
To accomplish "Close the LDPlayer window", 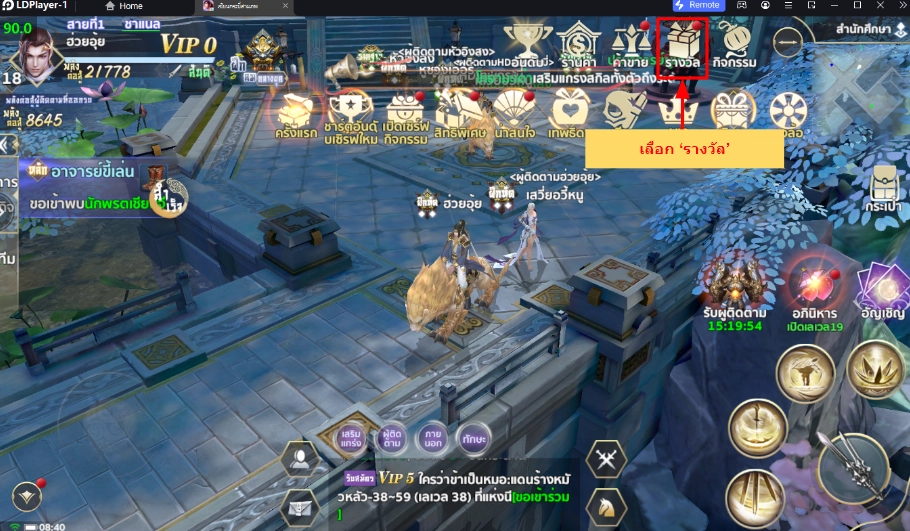I will [x=893, y=6].
